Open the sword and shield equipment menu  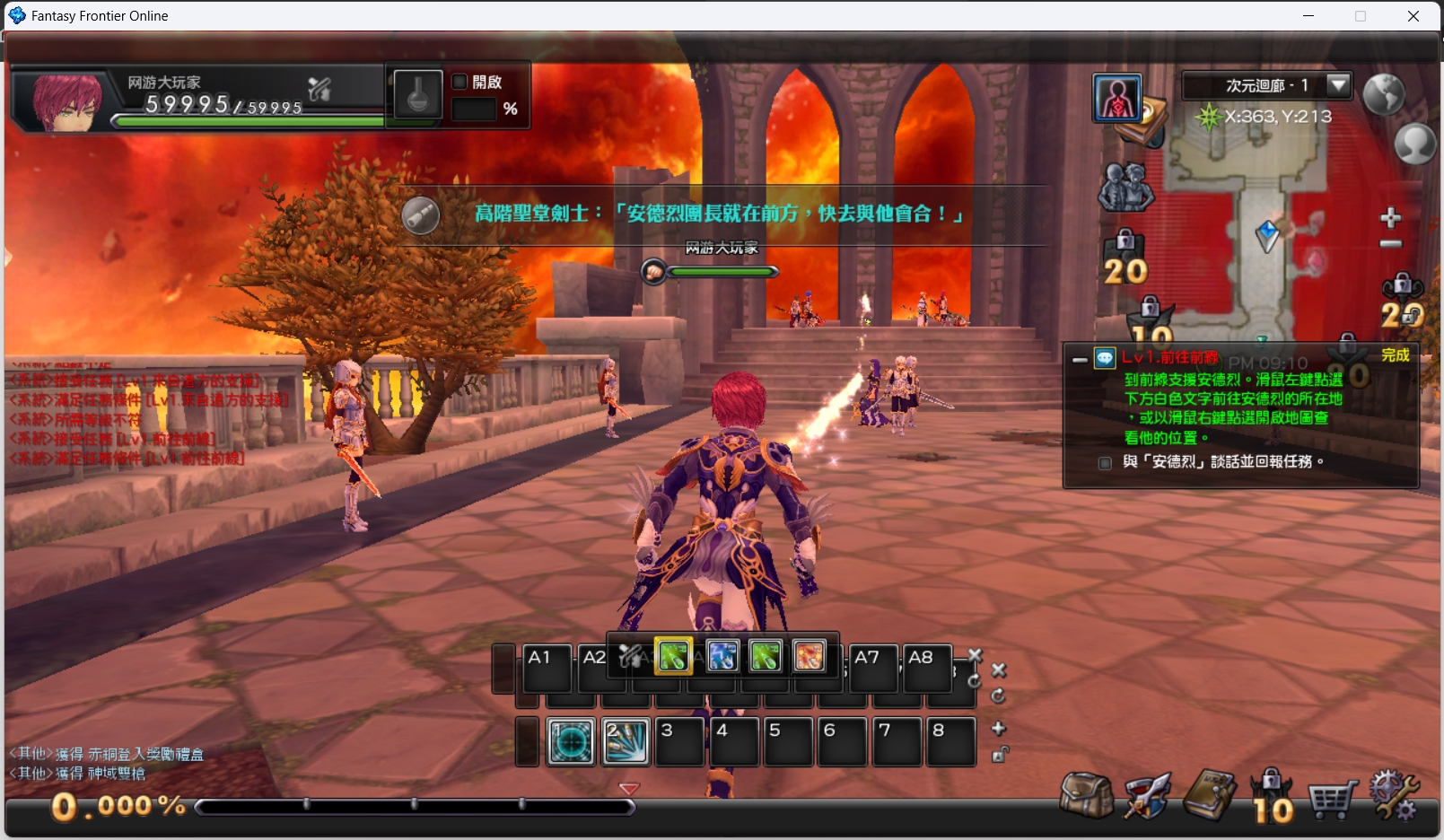pyautogui.click(x=1148, y=794)
